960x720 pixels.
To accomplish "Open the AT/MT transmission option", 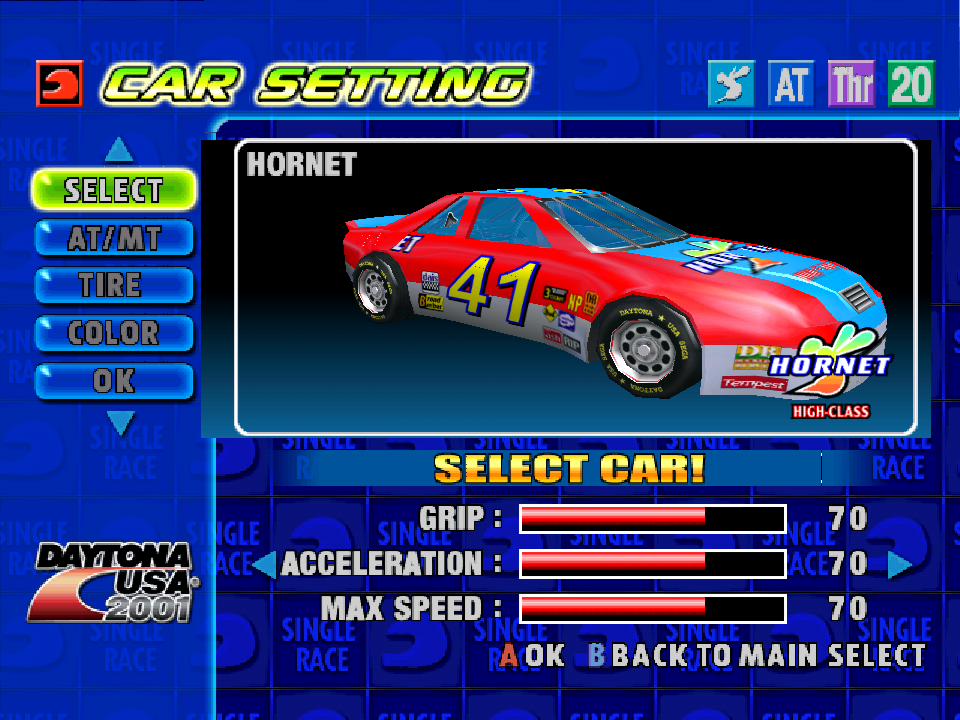I will pos(113,238).
